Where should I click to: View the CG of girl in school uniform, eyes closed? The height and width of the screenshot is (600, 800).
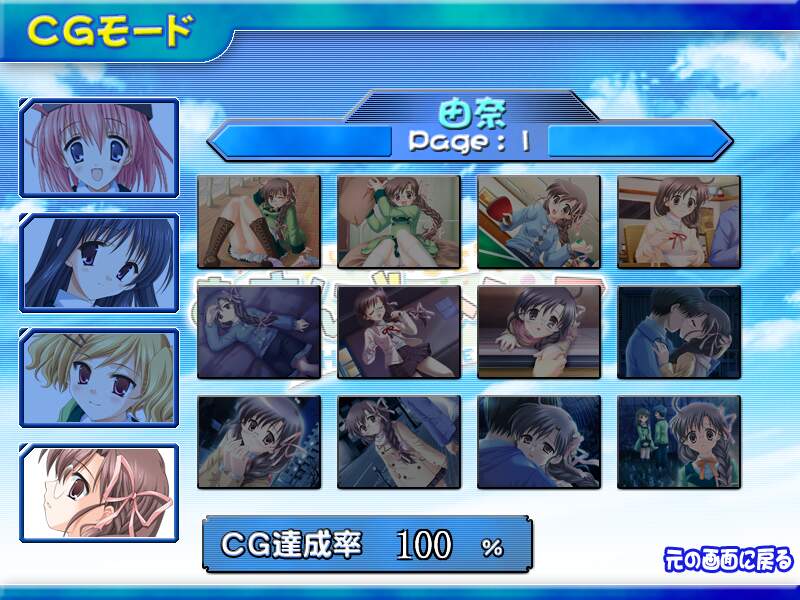(399, 332)
